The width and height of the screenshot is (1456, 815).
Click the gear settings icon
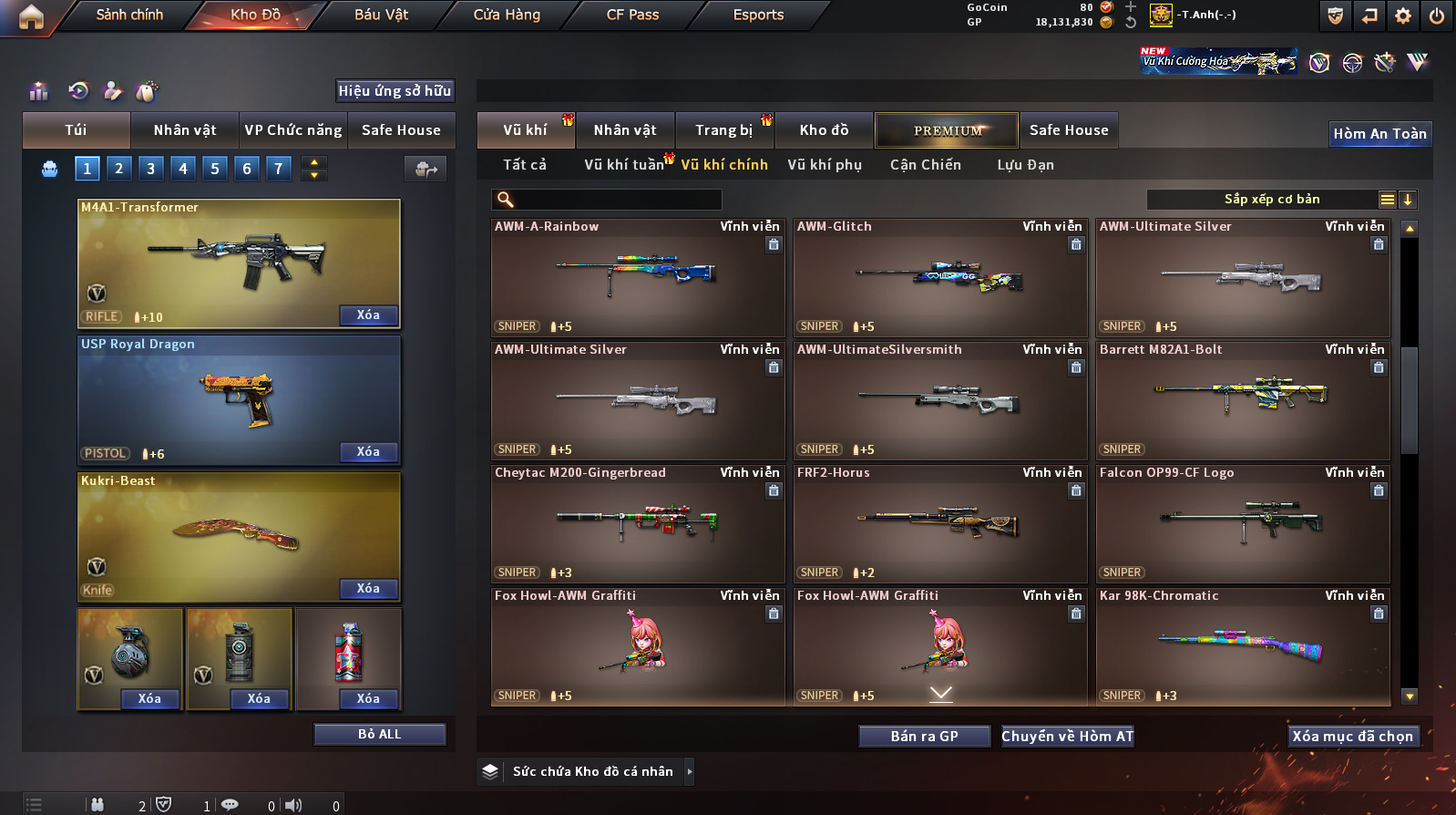coord(1403,15)
